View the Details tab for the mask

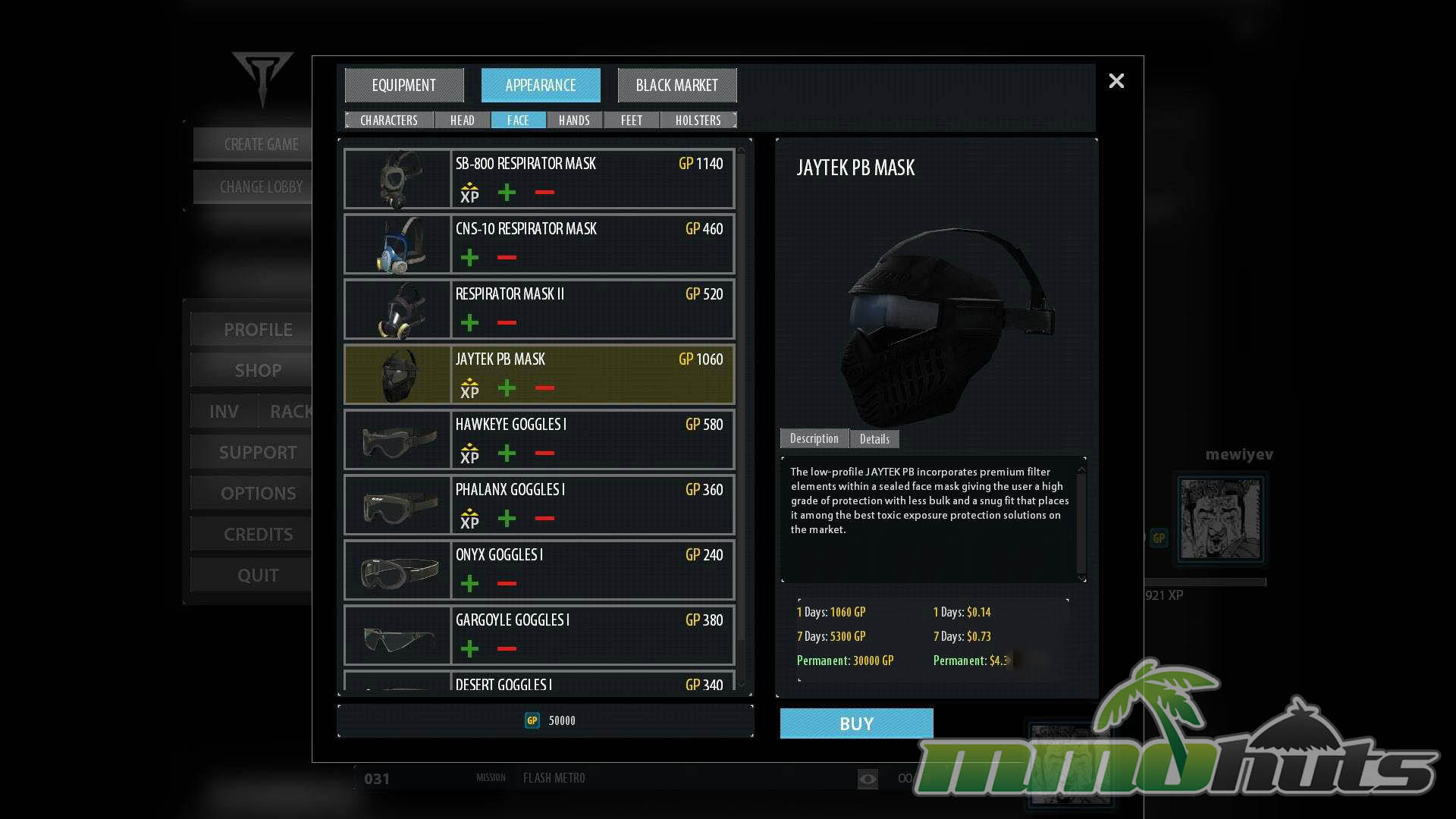[874, 439]
